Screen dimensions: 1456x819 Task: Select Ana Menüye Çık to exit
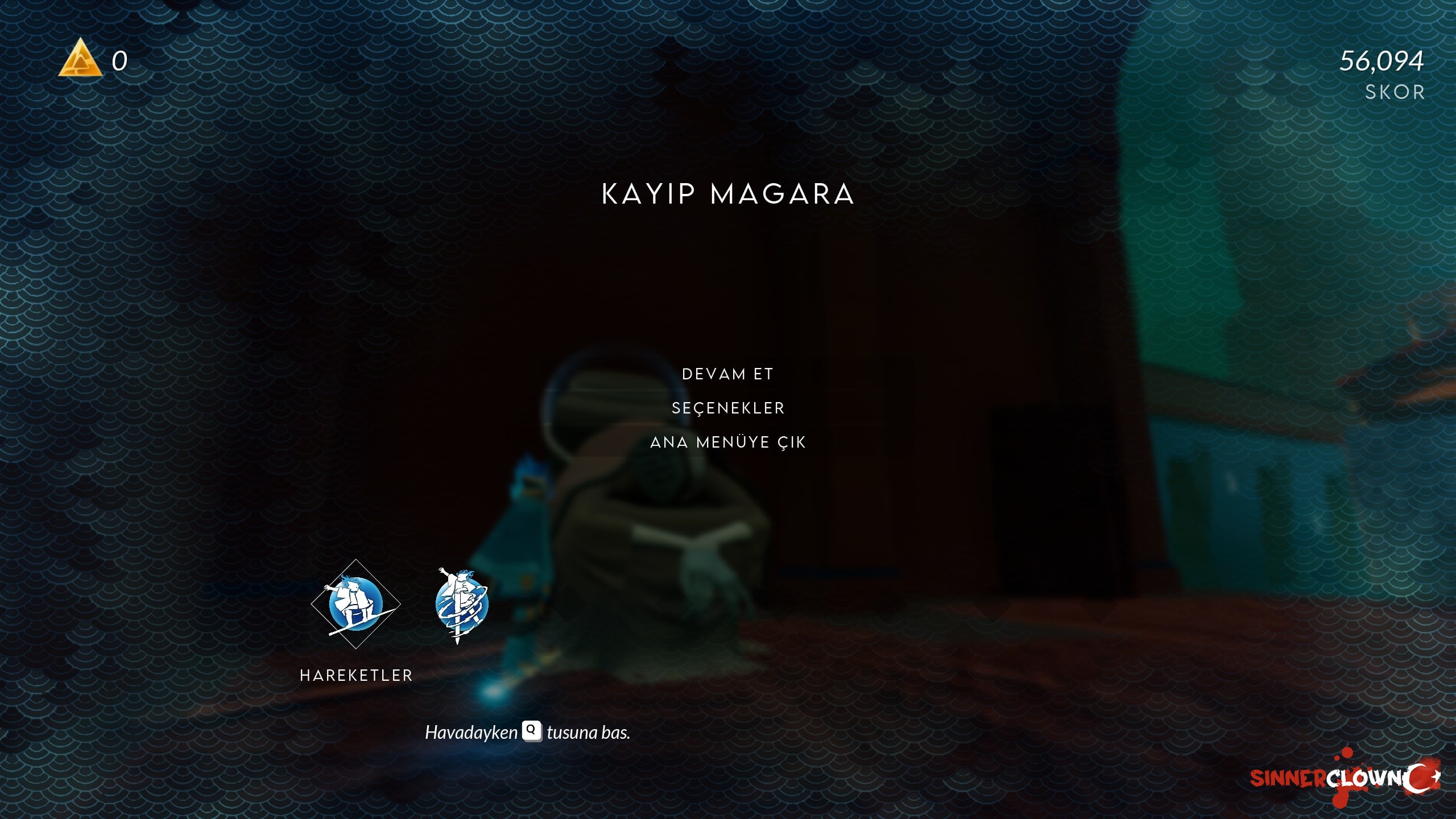pos(728,442)
